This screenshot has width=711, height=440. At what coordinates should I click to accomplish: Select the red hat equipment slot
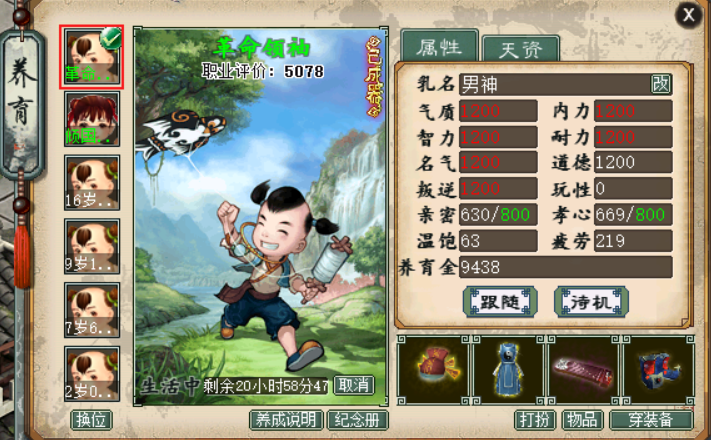pos(434,370)
